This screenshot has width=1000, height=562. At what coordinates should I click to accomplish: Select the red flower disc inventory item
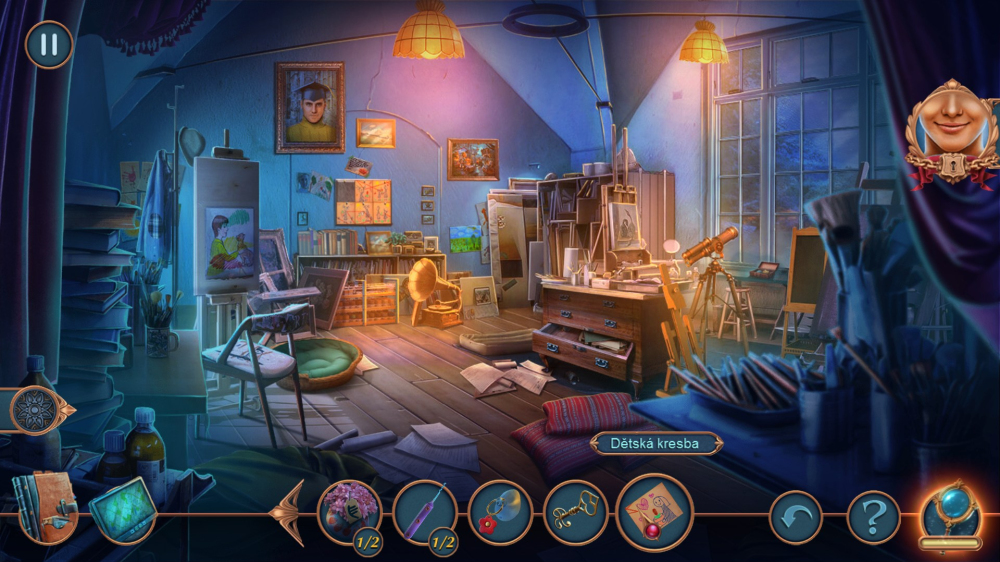click(x=500, y=513)
